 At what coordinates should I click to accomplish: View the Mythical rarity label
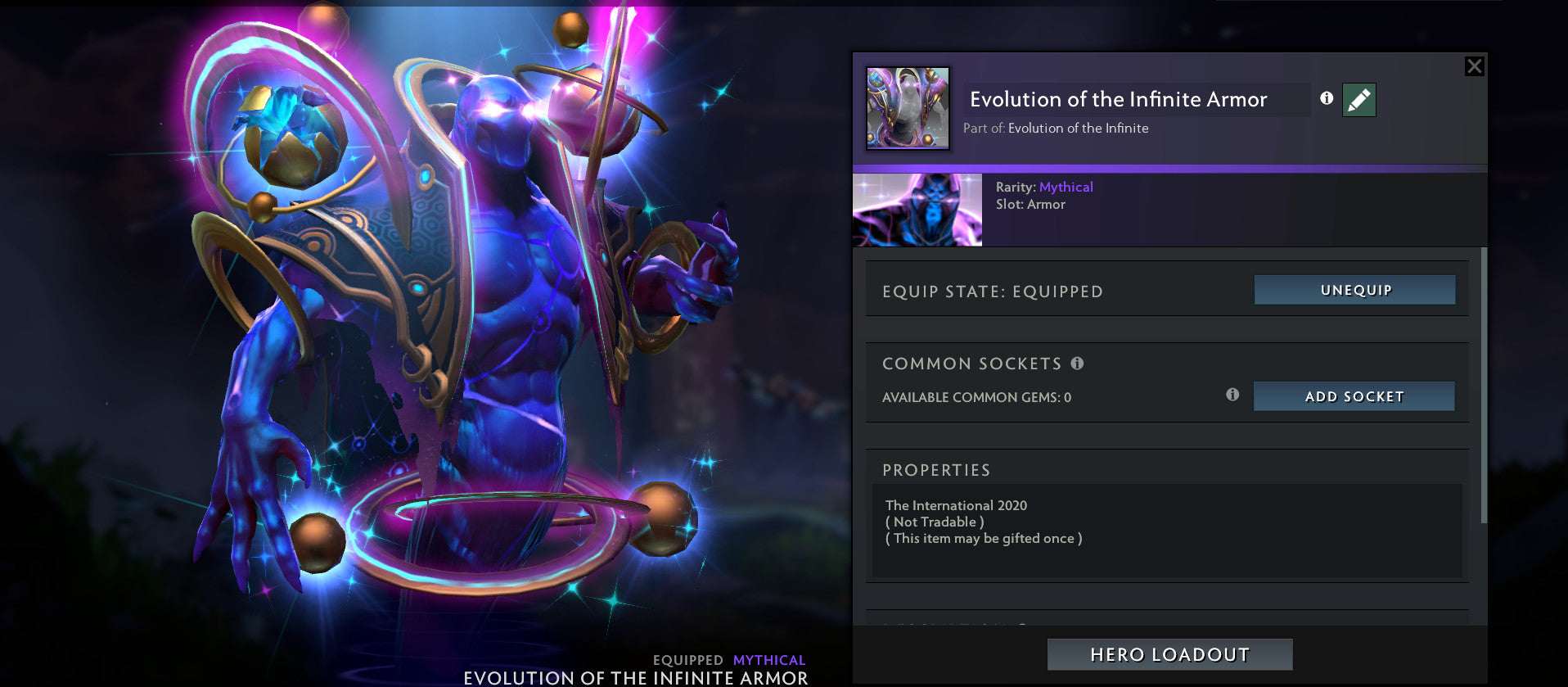click(1066, 187)
